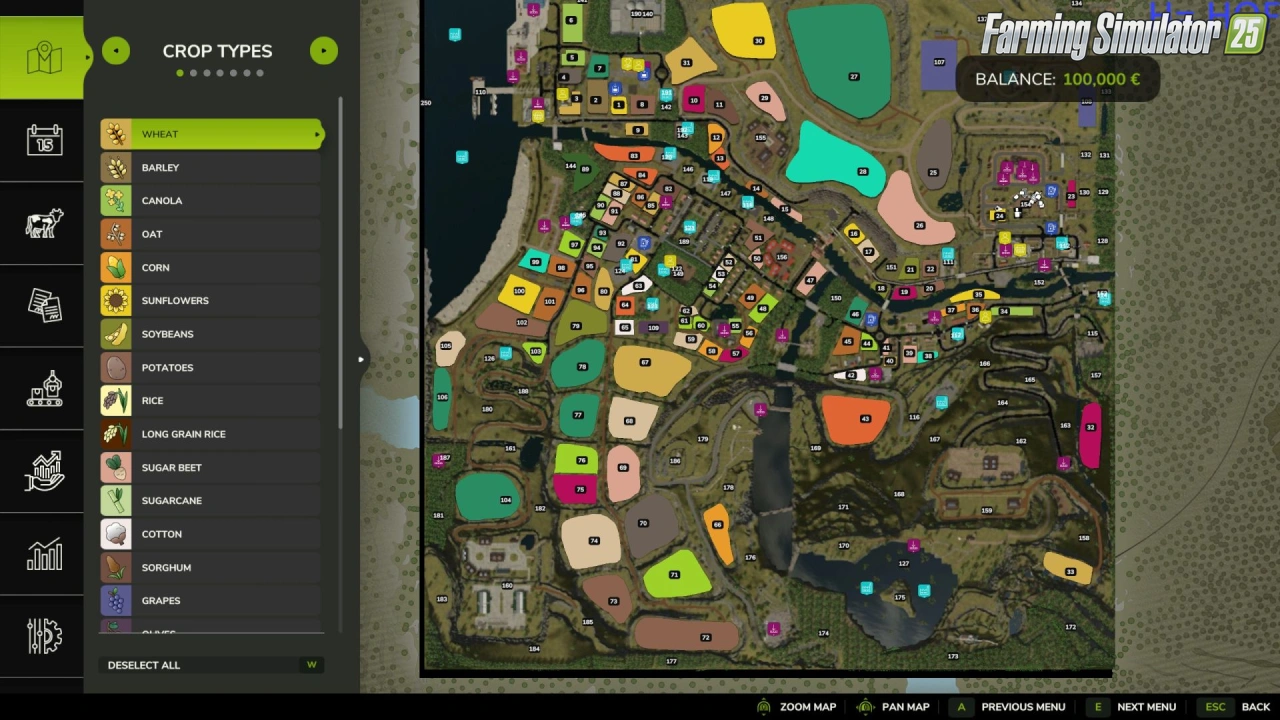Switch to the map overview tab
This screenshot has height=720, width=1280.
(44, 58)
